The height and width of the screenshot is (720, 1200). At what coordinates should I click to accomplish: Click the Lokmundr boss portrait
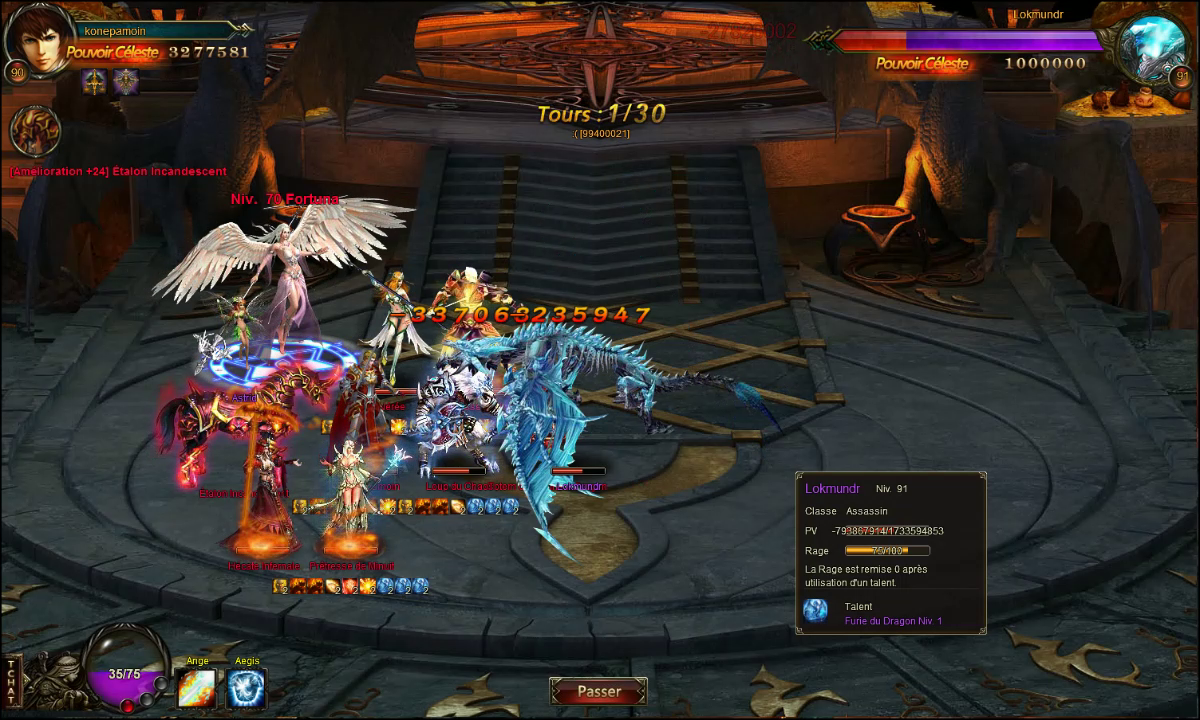(1151, 48)
